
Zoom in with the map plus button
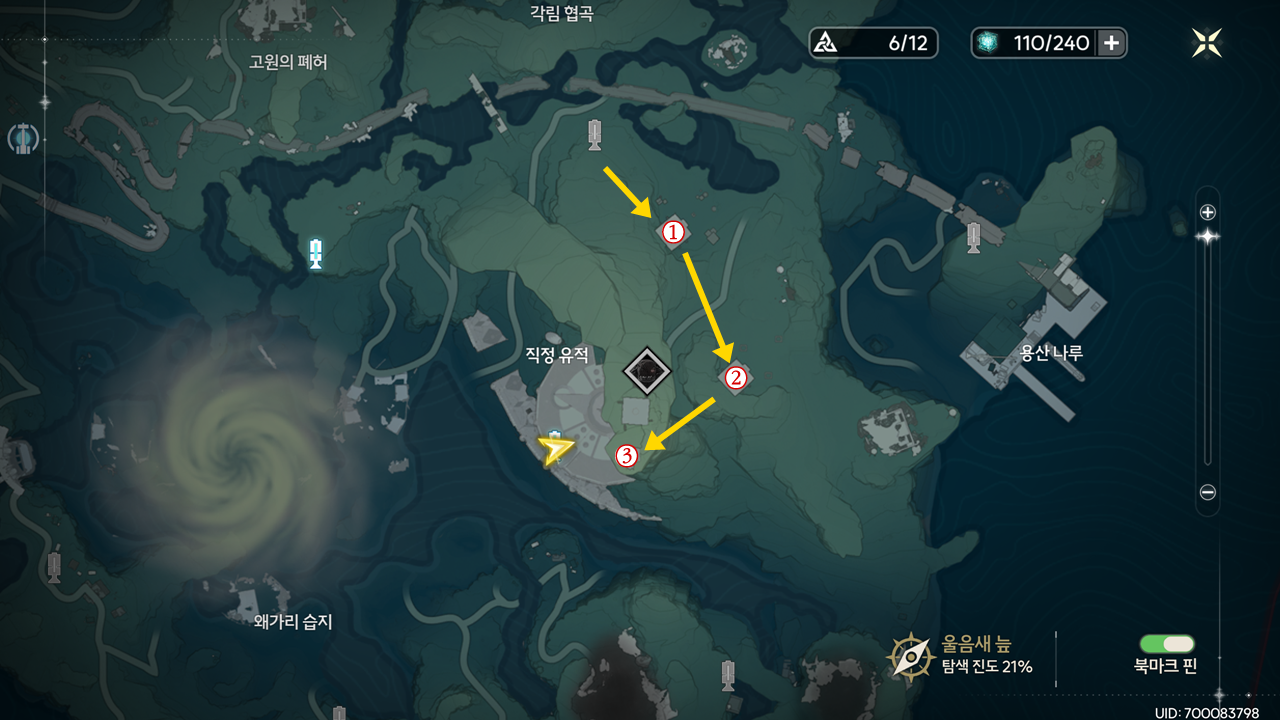[x=1207, y=212]
